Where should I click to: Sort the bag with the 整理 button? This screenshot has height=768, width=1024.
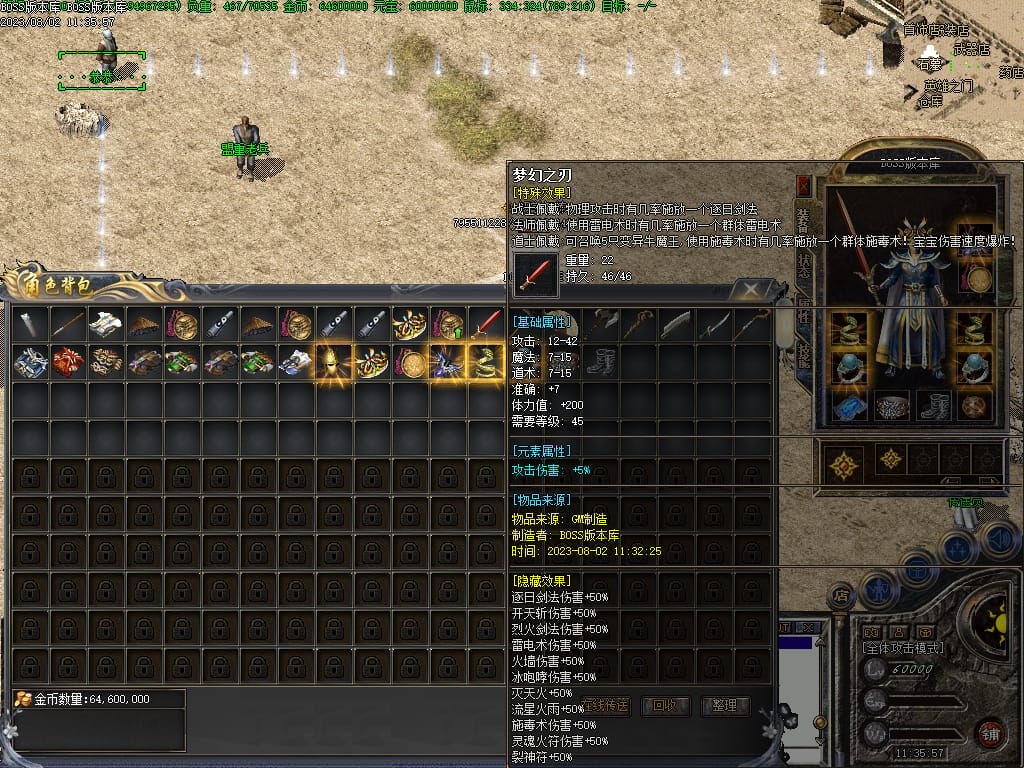point(725,705)
